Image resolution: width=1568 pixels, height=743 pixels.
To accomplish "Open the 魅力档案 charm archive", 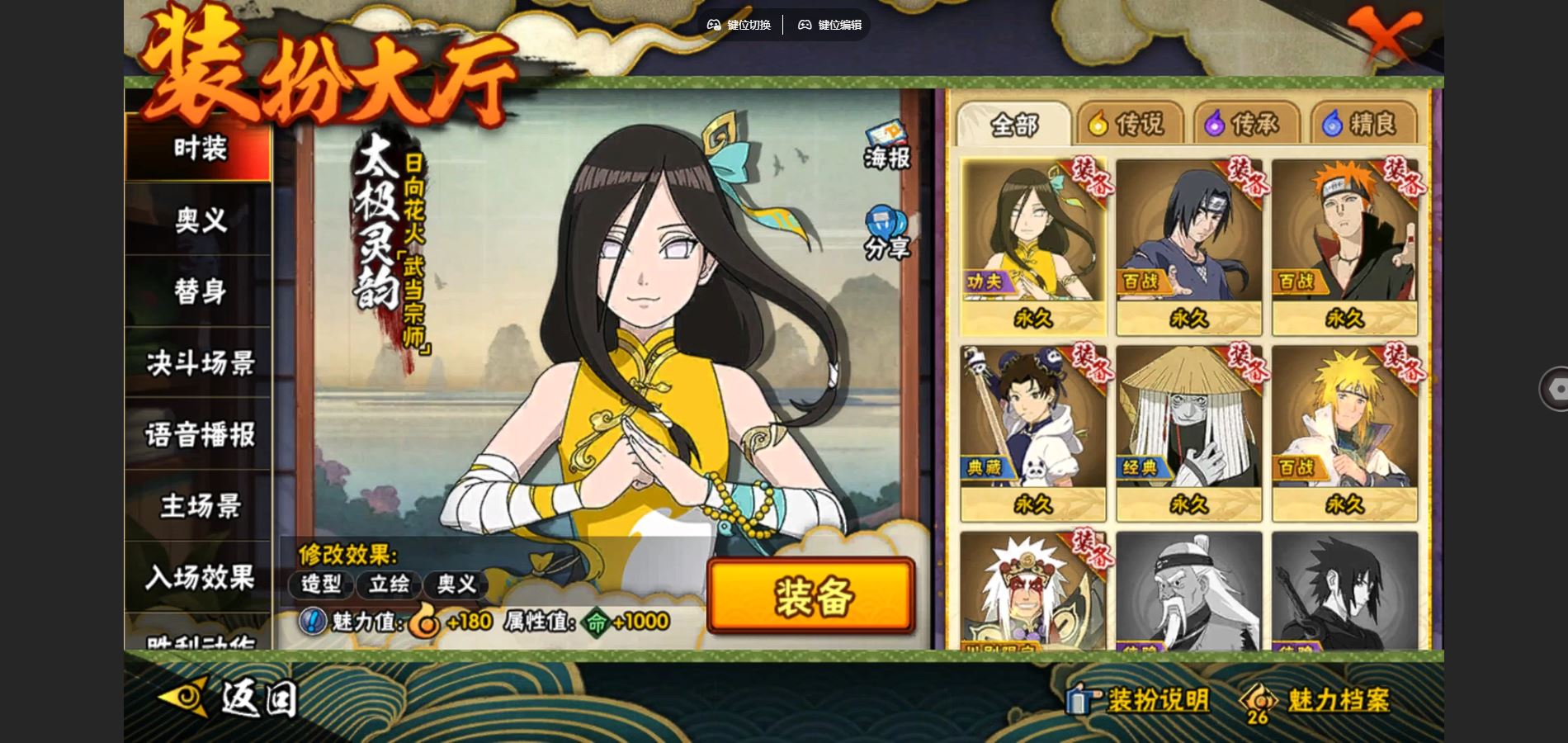I will pos(1317,701).
